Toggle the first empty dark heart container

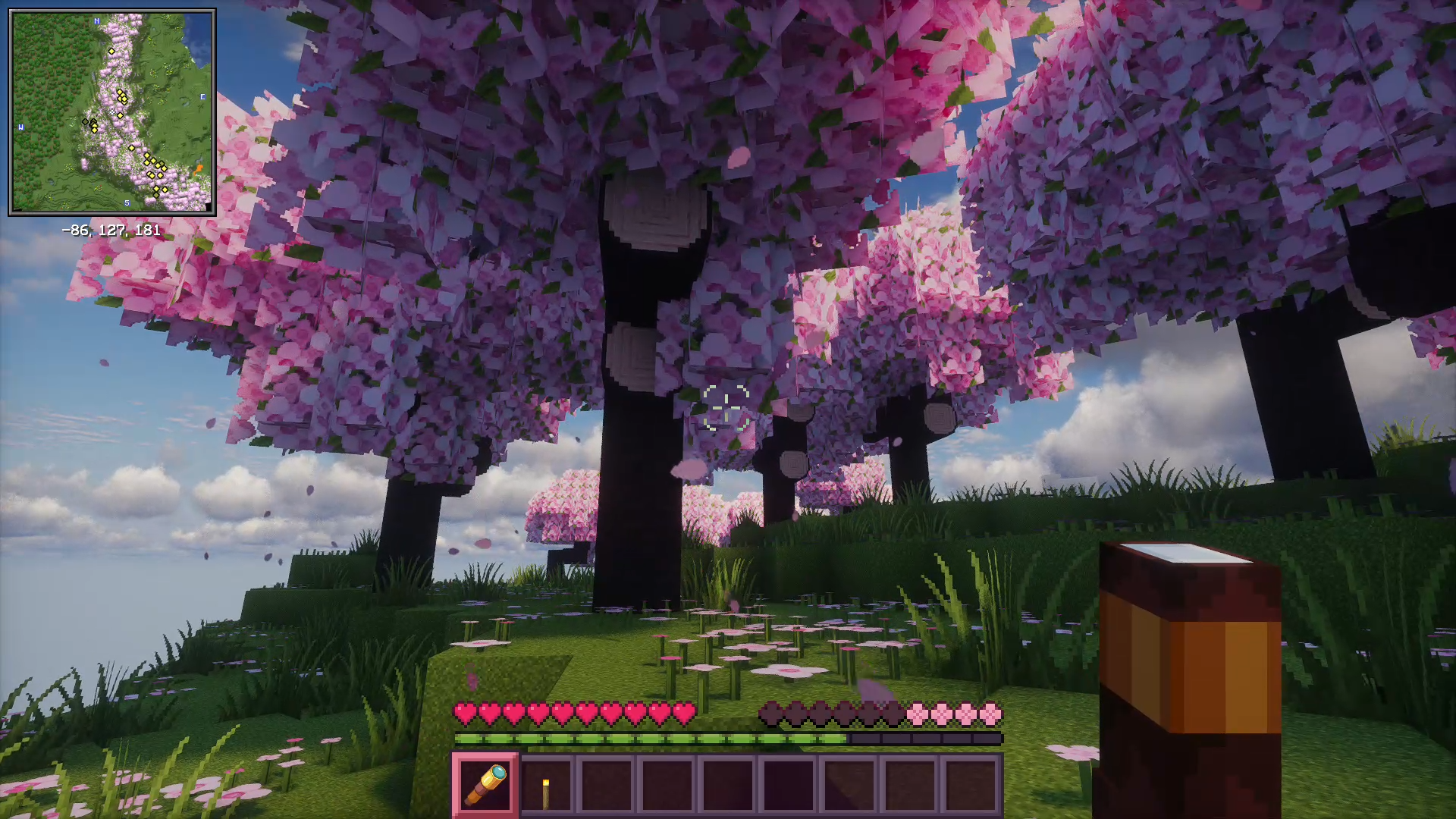pos(772,714)
